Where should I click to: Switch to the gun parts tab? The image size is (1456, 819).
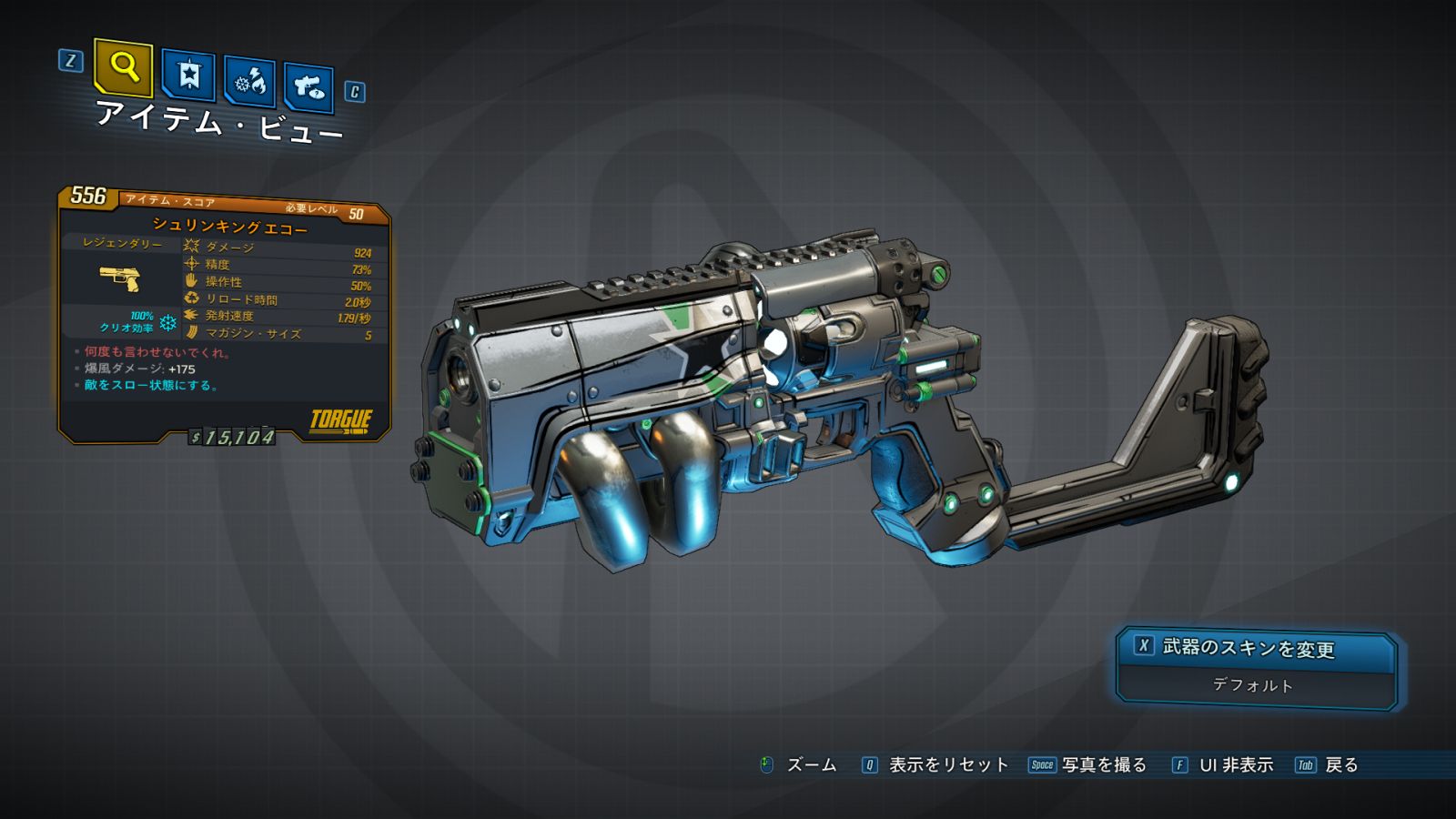click(x=308, y=87)
